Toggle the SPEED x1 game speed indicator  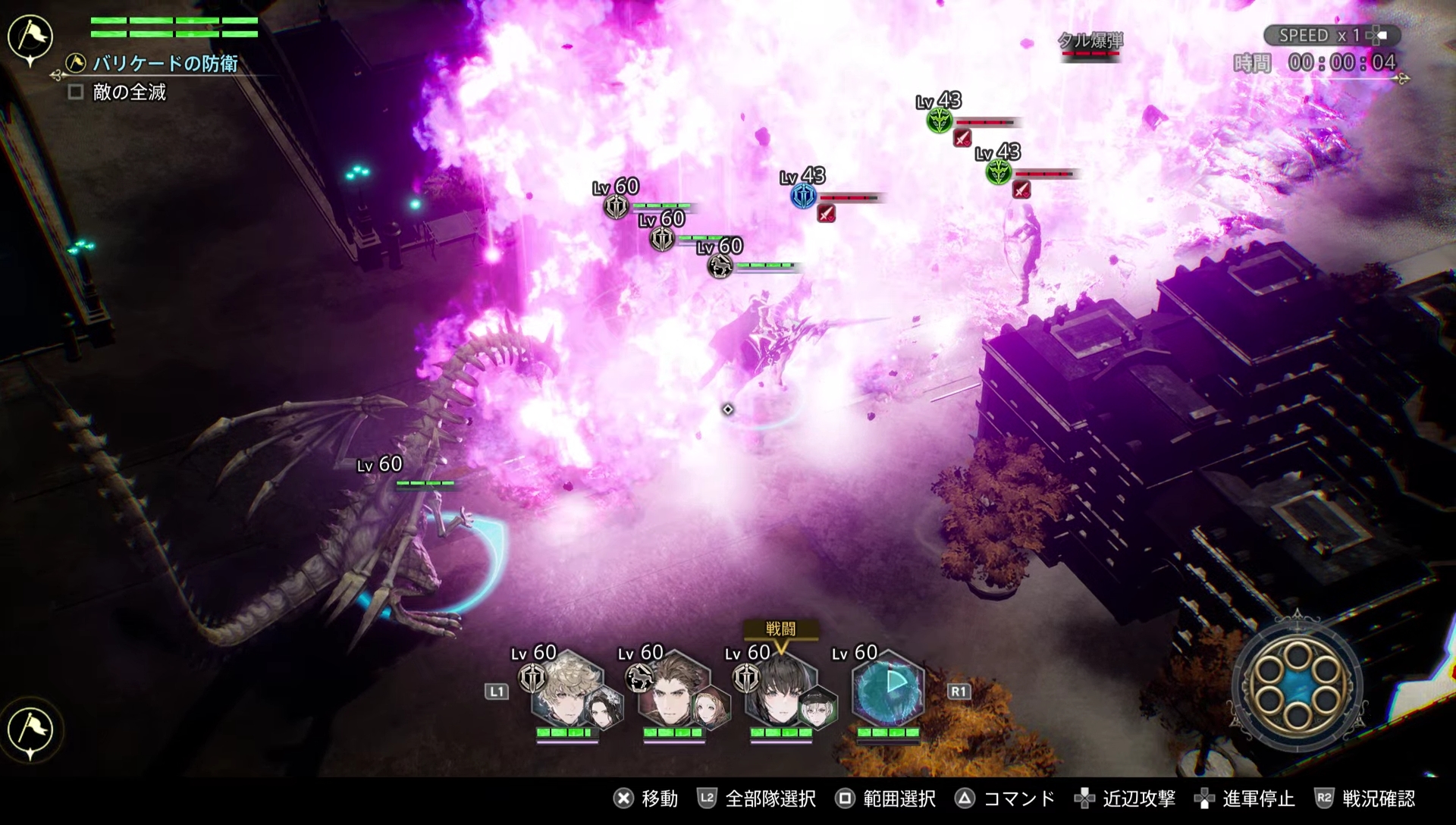click(1331, 36)
